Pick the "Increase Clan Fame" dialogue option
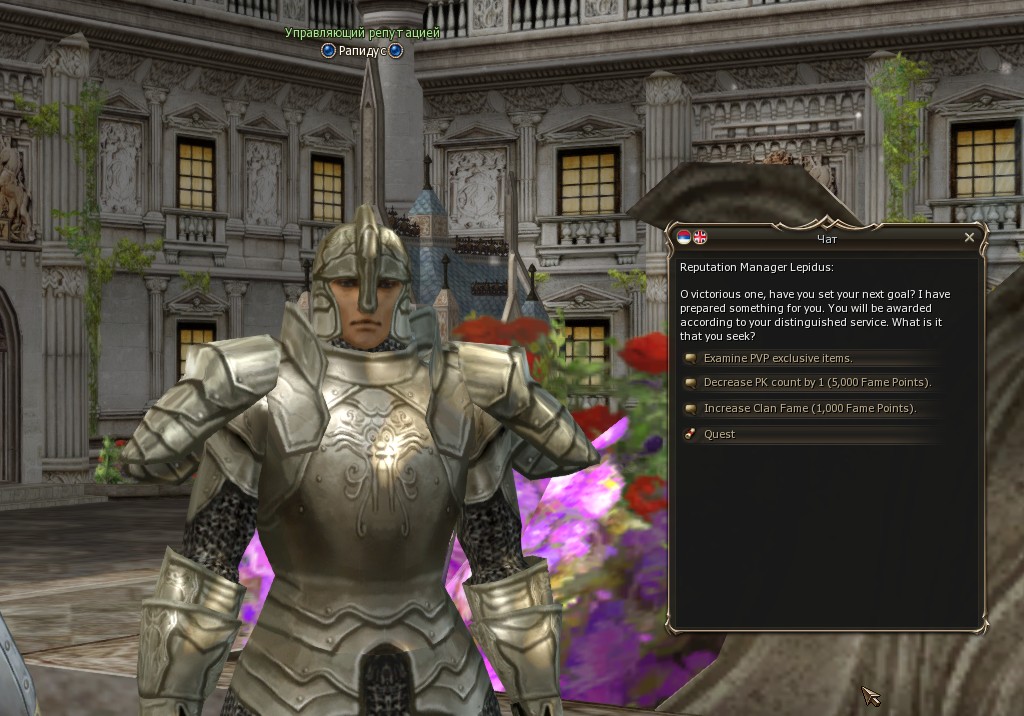This screenshot has width=1024, height=716. click(x=809, y=408)
